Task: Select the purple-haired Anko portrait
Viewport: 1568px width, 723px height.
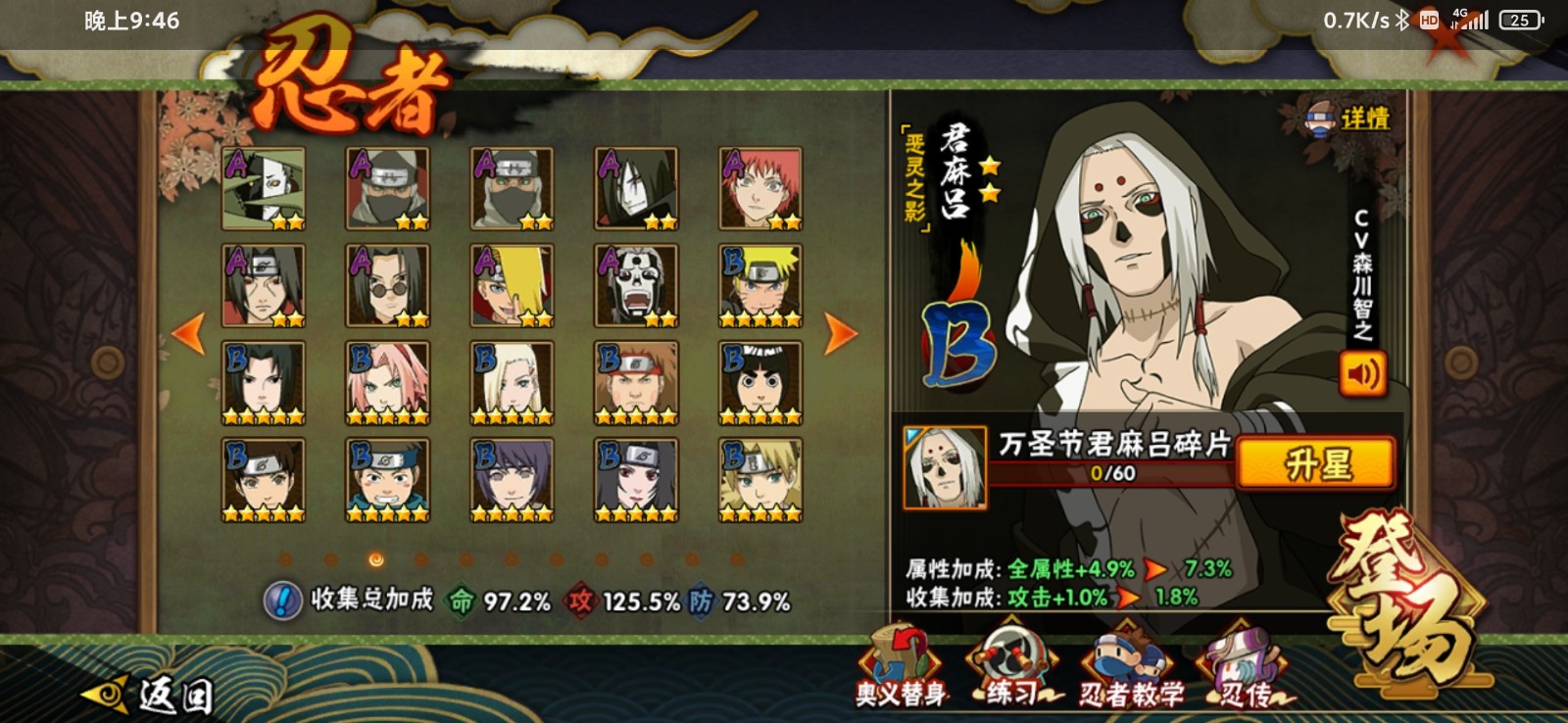Action: point(512,479)
